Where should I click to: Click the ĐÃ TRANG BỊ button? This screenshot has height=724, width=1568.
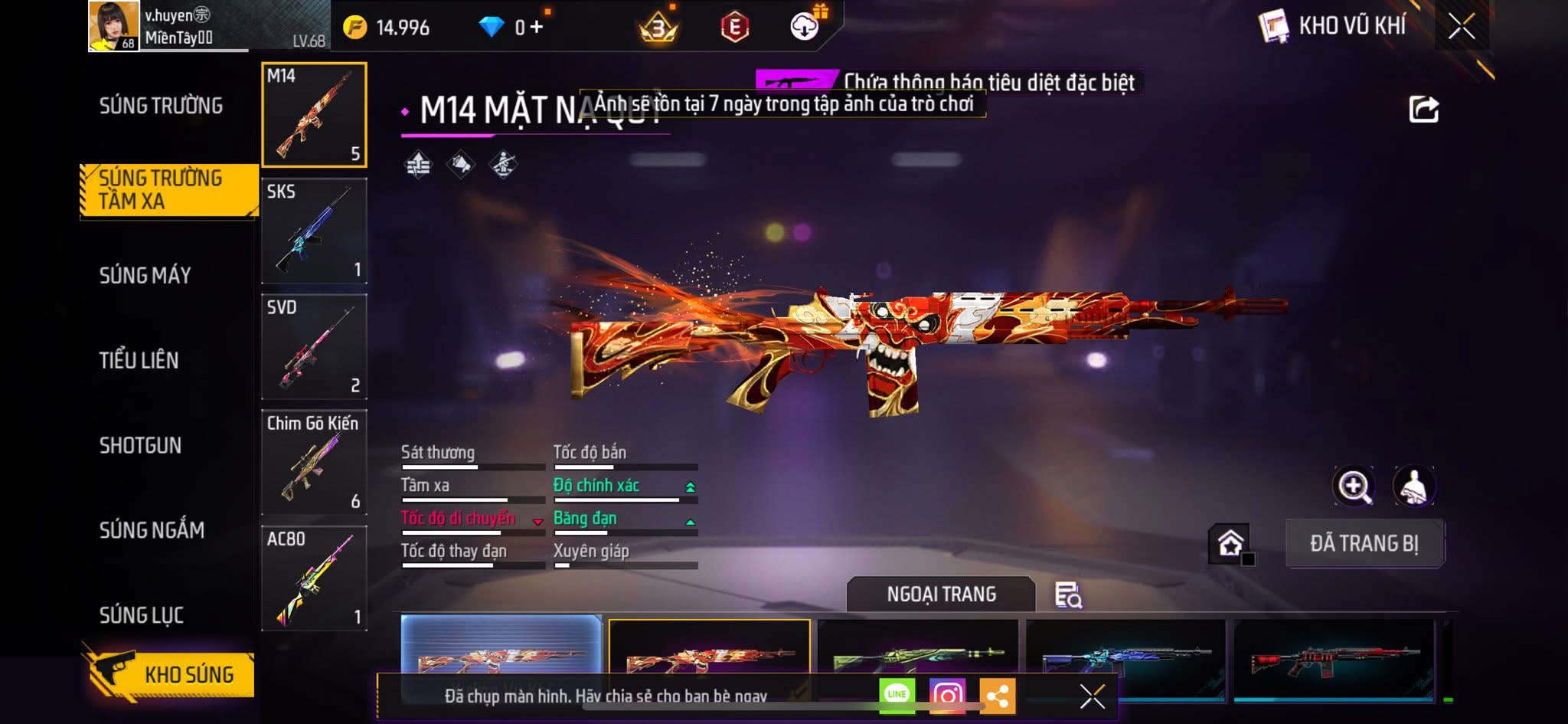[1364, 543]
